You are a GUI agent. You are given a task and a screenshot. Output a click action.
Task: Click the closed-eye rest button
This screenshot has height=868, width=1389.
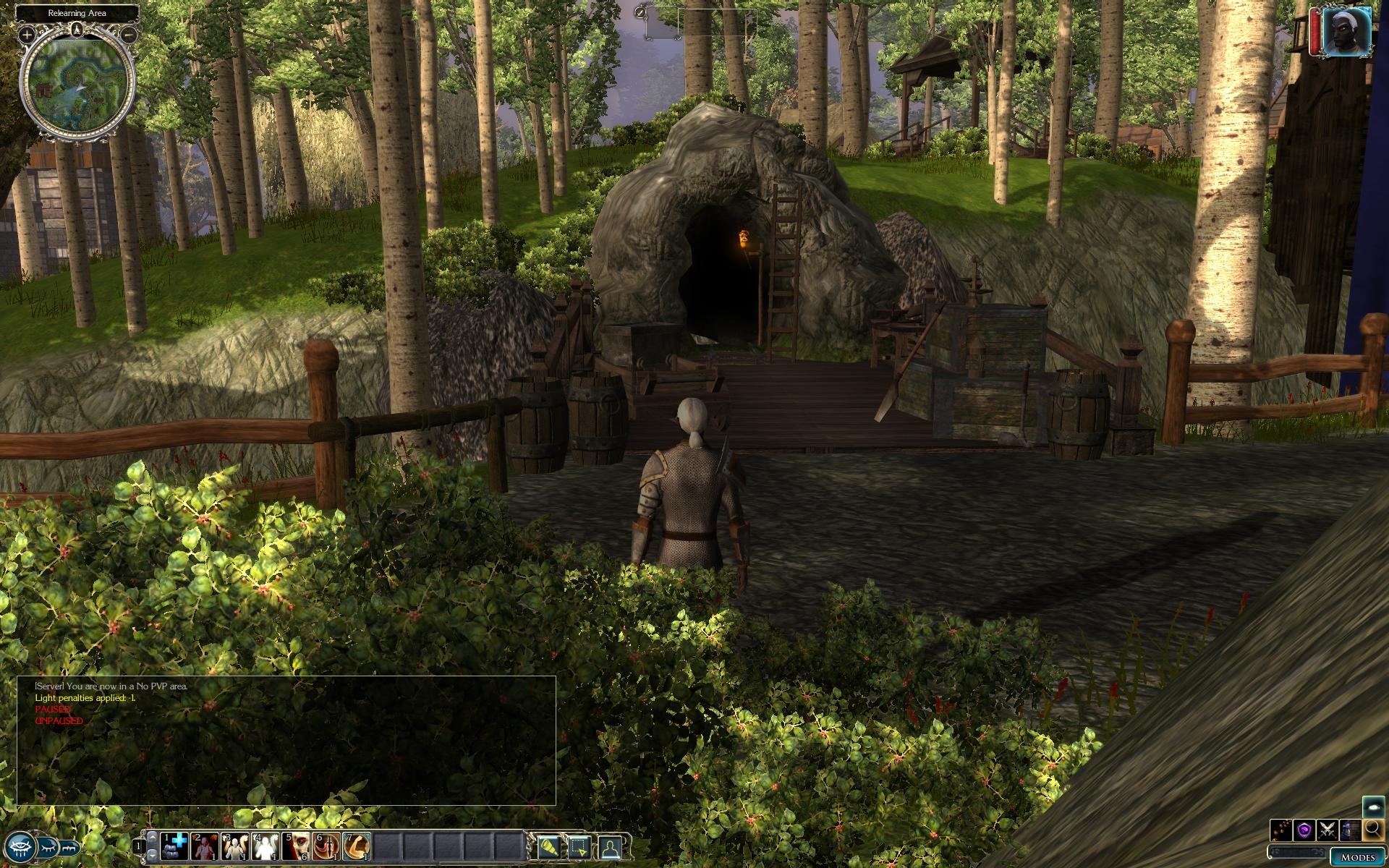48,845
